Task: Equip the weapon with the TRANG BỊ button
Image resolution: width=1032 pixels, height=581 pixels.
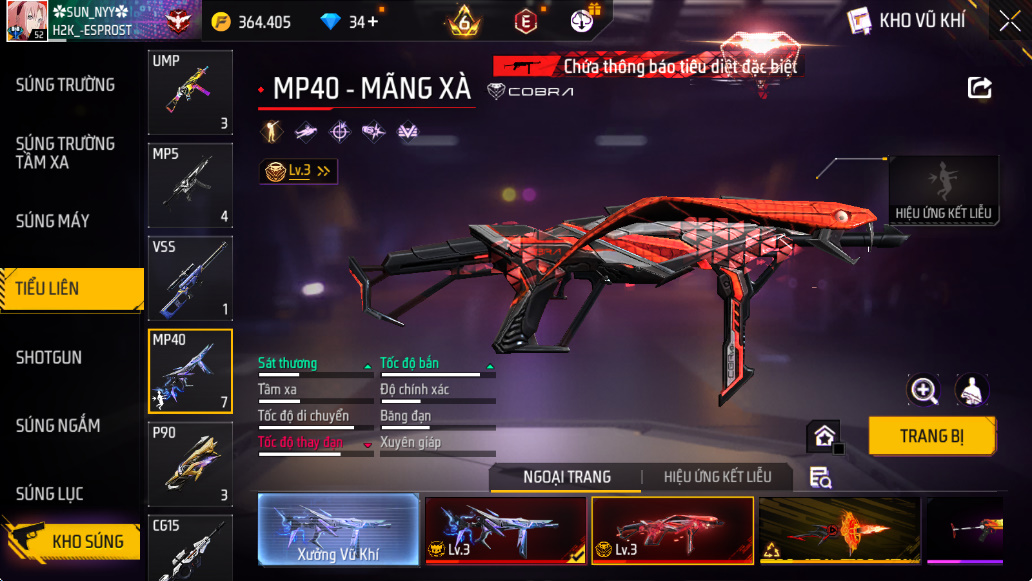Action: pyautogui.click(x=931, y=436)
